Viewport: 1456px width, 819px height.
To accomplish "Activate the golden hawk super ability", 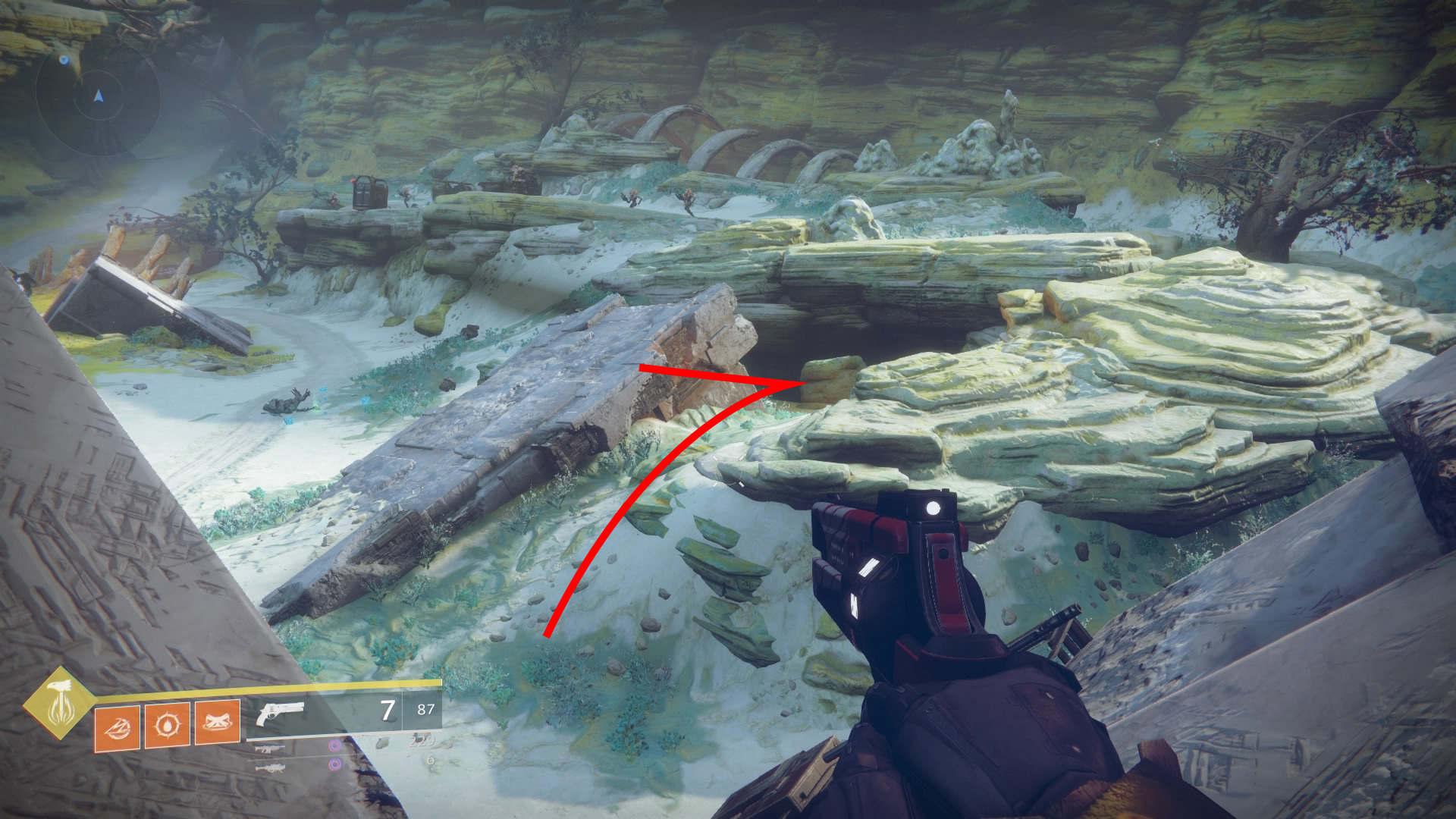I will click(59, 703).
